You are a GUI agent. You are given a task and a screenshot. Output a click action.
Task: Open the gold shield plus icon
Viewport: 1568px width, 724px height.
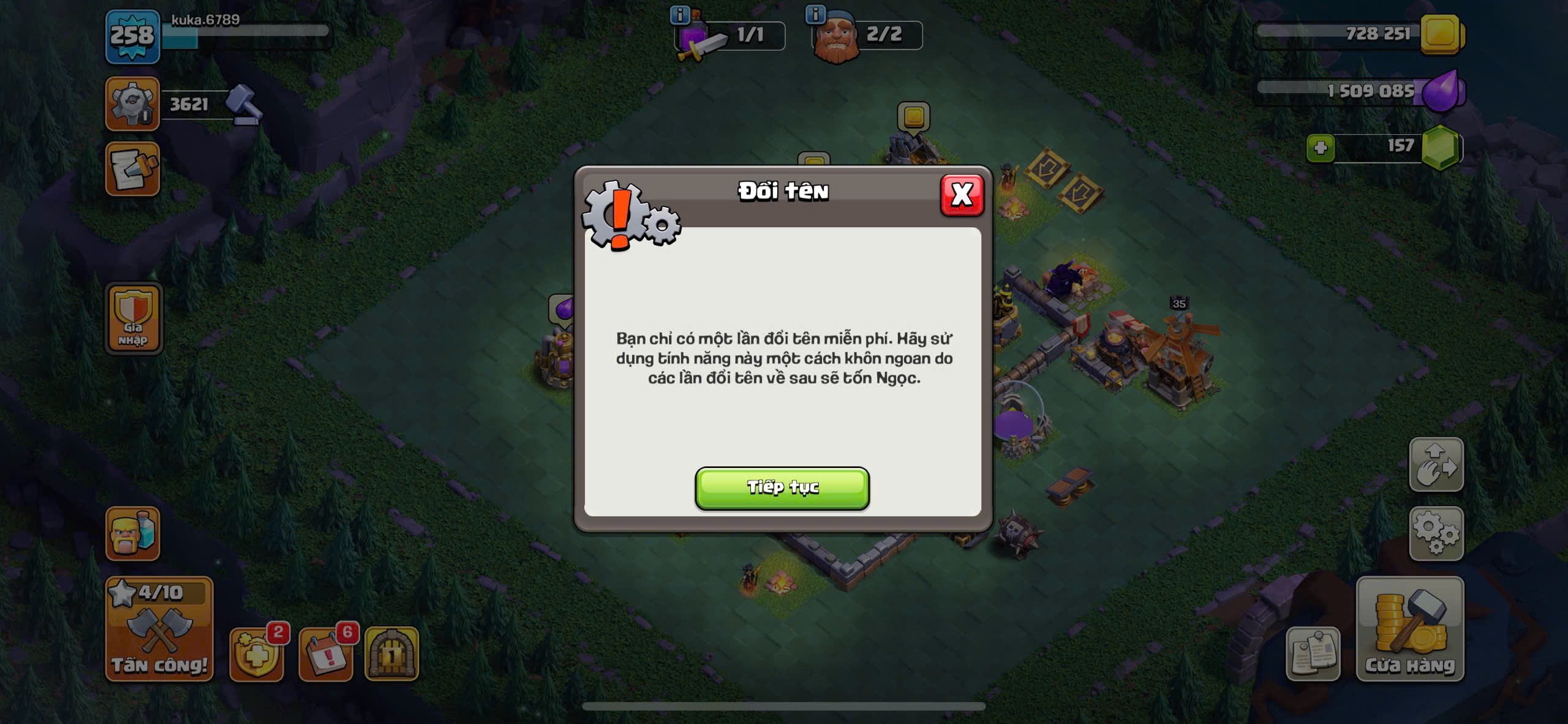pos(257,654)
